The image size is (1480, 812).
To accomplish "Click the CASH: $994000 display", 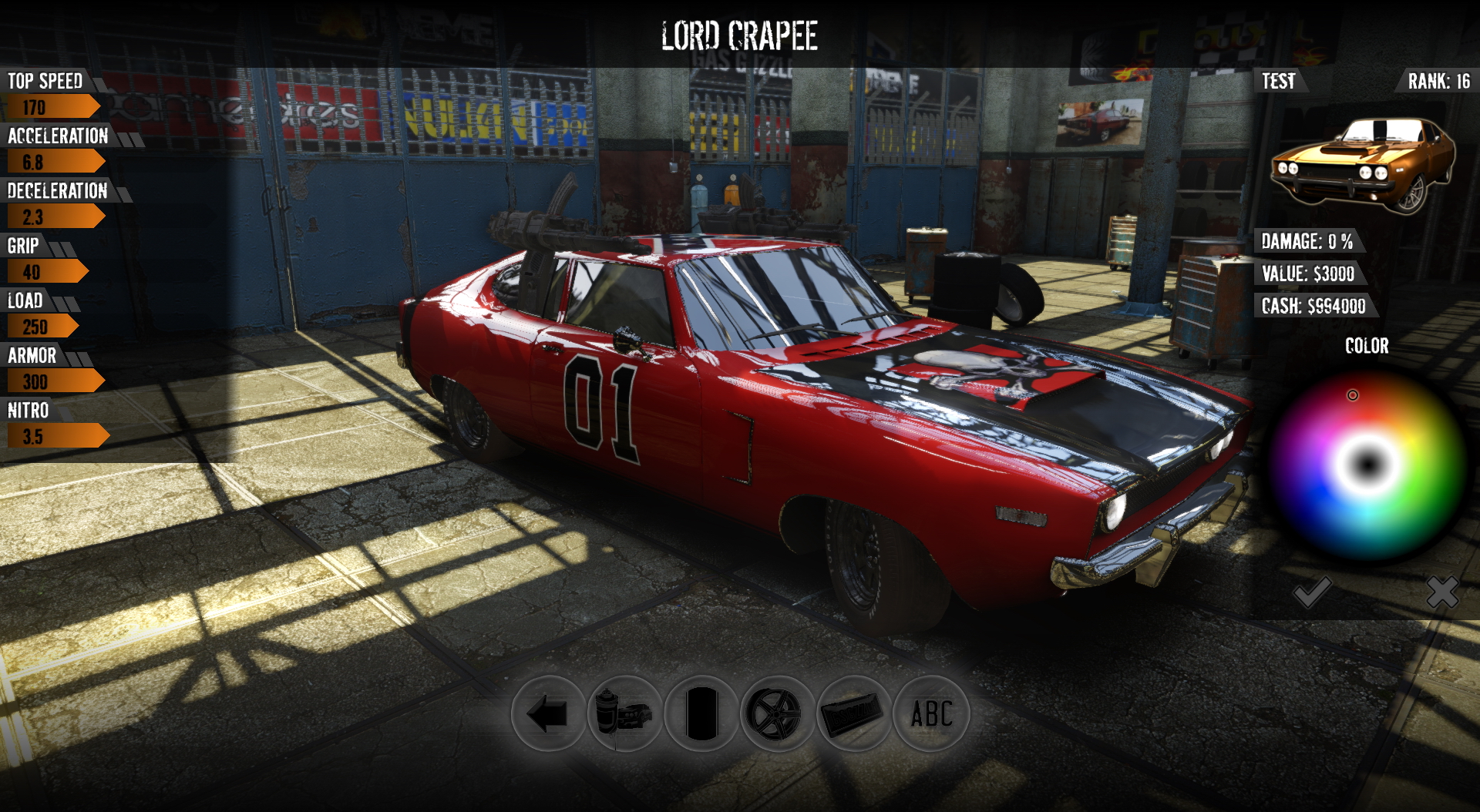I will (1313, 306).
